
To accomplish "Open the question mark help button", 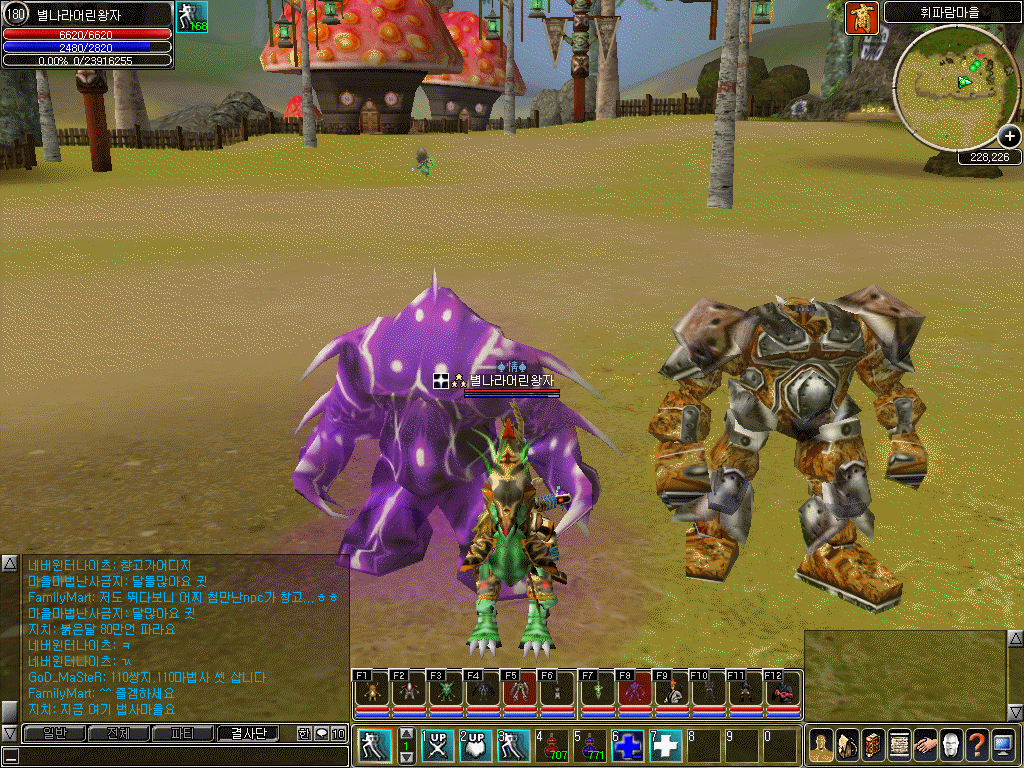I will pyautogui.click(x=977, y=746).
